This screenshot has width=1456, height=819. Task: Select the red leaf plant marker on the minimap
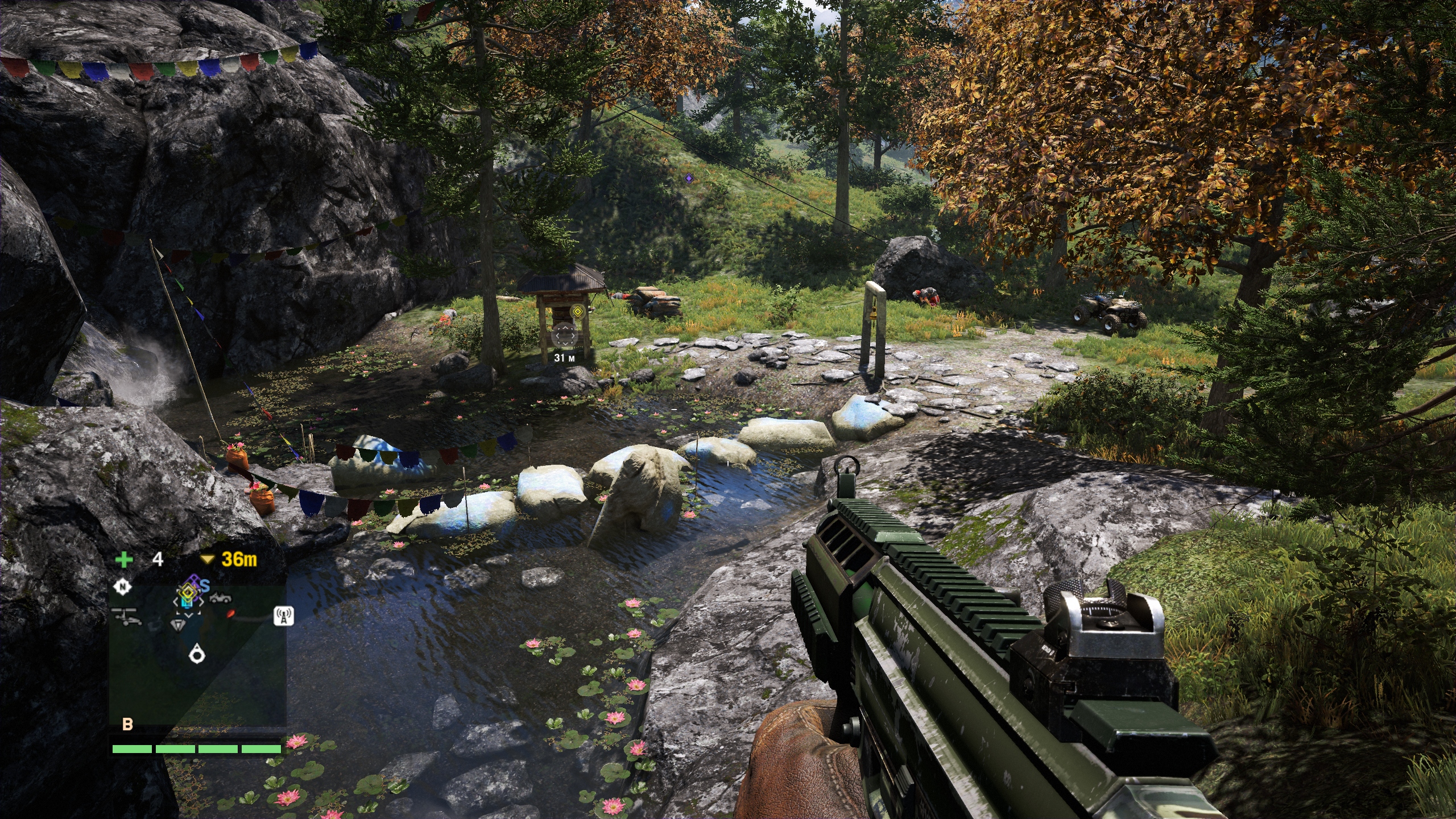[230, 614]
